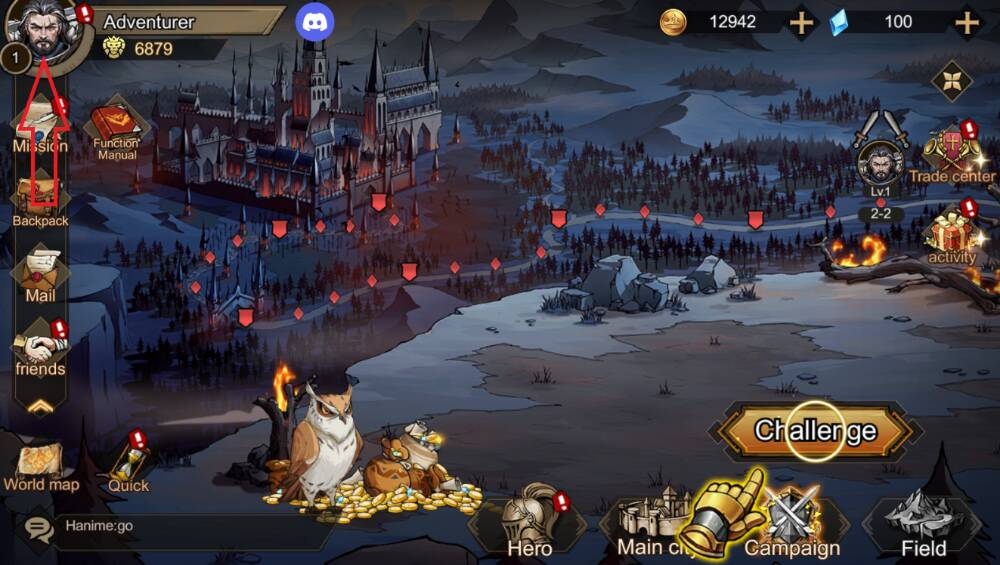Activate the Quick hourglass feature
This screenshot has height=565, width=1000.
128,466
